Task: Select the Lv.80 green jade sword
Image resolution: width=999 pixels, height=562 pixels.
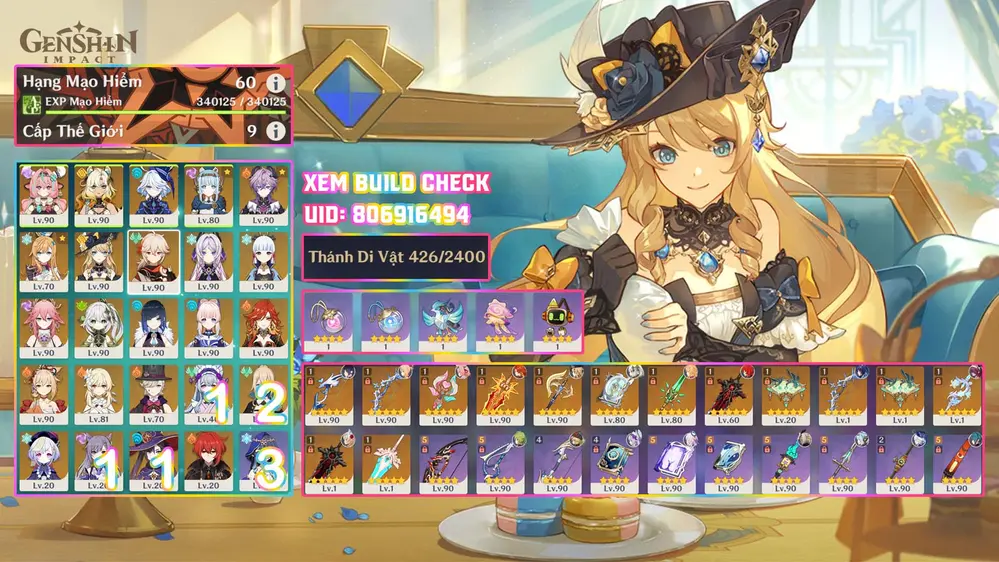Action: tap(671, 397)
